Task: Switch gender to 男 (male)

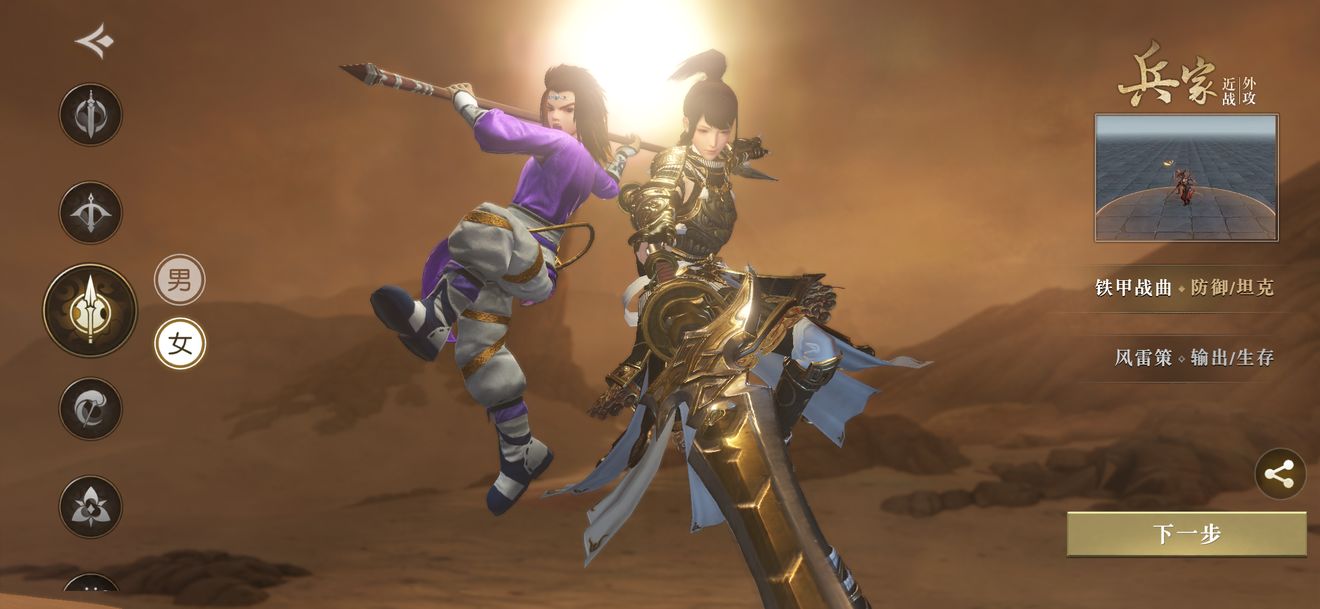Action: coord(180,280)
